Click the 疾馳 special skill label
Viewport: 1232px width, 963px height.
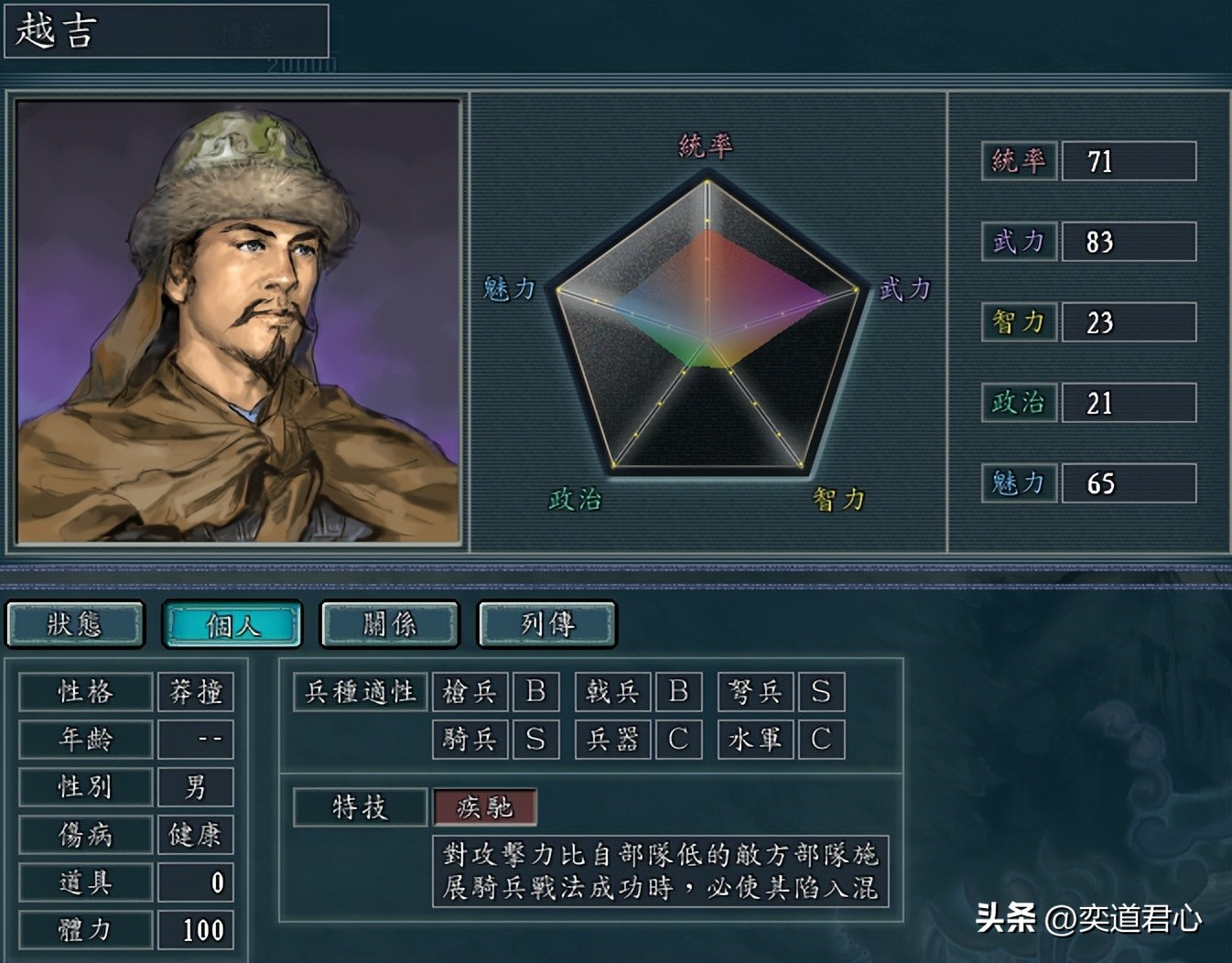pos(484,808)
